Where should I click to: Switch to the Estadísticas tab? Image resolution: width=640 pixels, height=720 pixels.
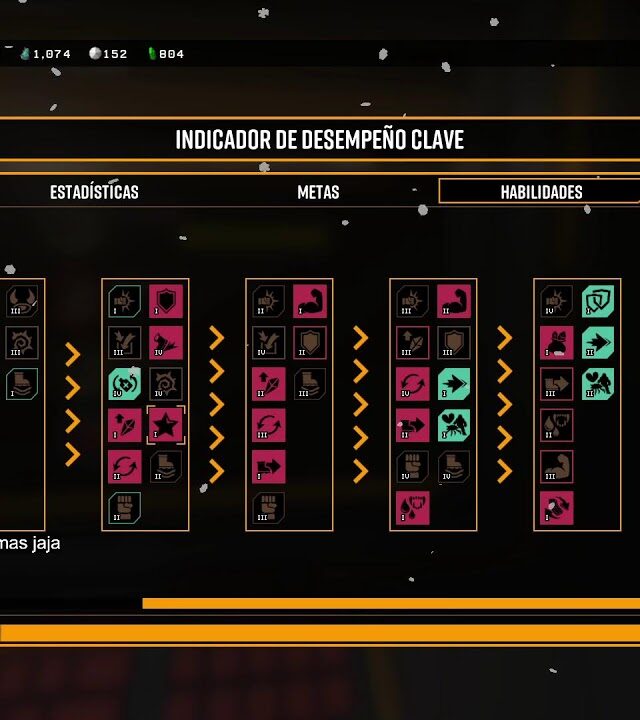point(94,192)
